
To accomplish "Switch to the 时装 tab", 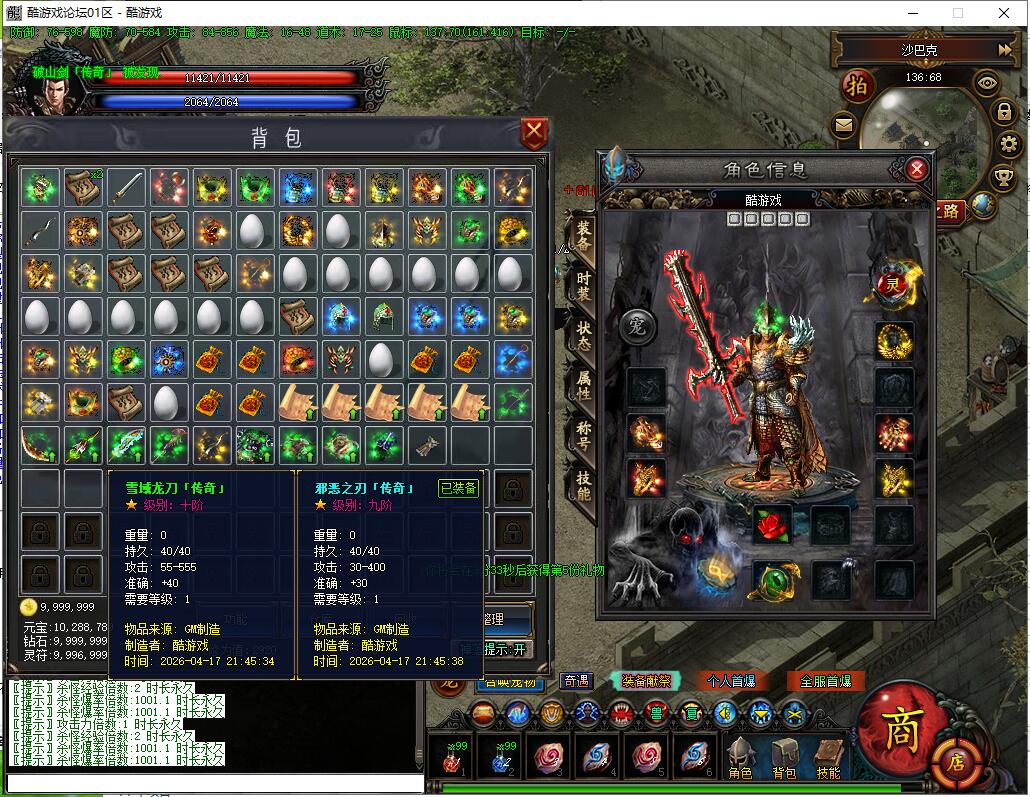I will (x=583, y=285).
